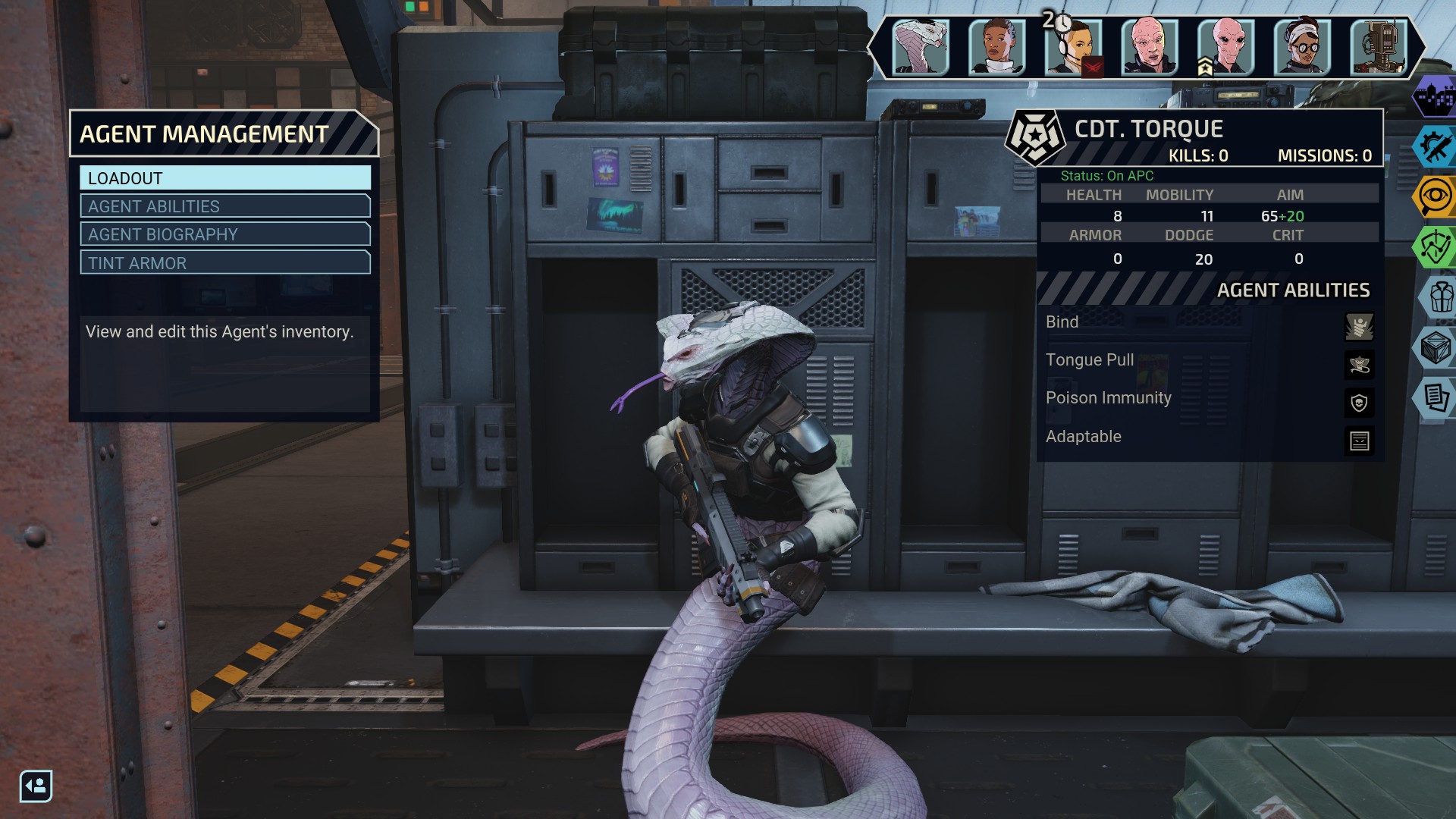Select the sectoid agent portrait

pyautogui.click(x=1225, y=47)
